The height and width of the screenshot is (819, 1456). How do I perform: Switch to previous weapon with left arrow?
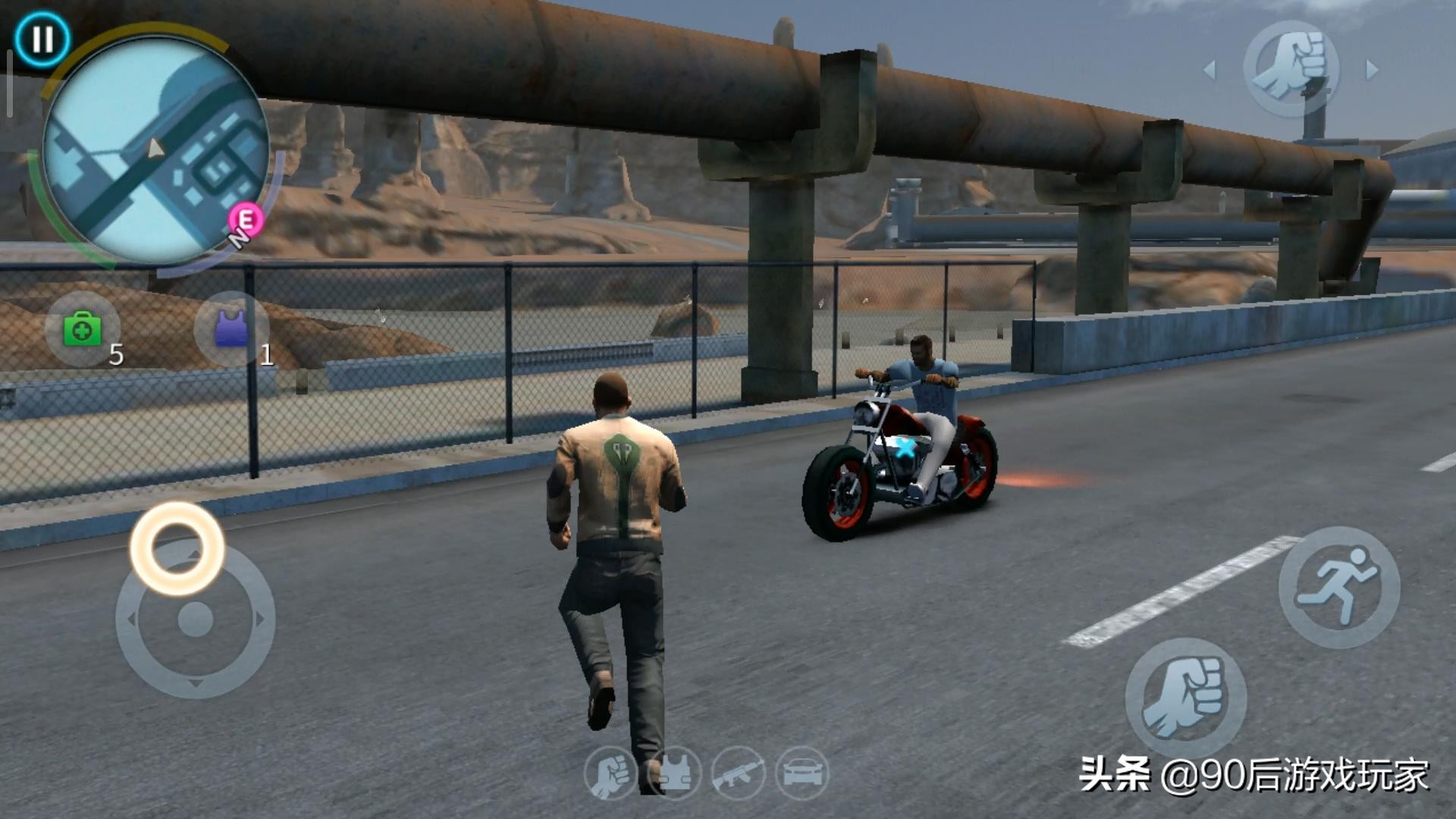1210,71
